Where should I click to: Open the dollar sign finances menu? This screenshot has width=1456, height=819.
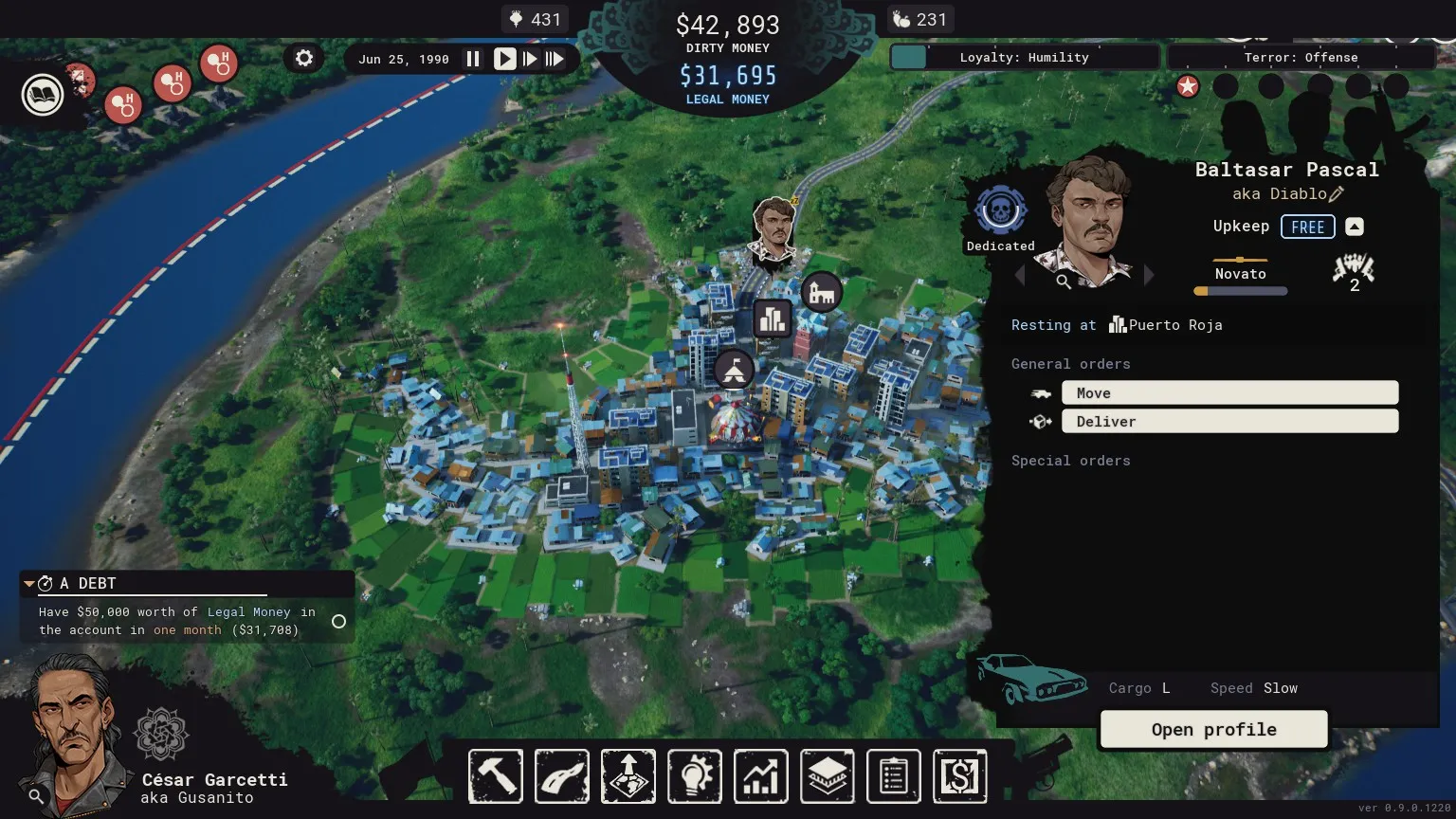959,776
